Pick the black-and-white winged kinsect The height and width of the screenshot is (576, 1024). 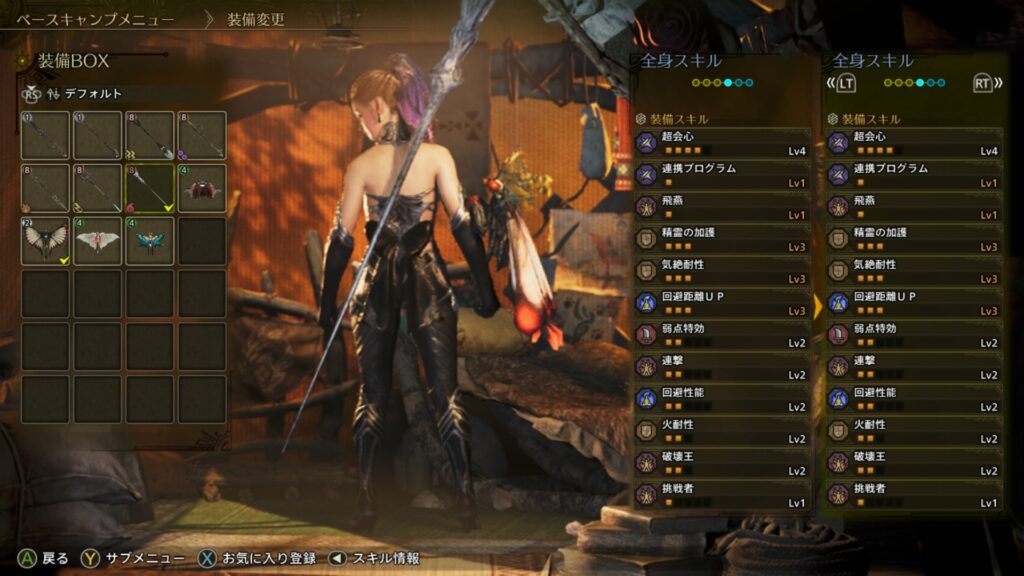(45, 241)
